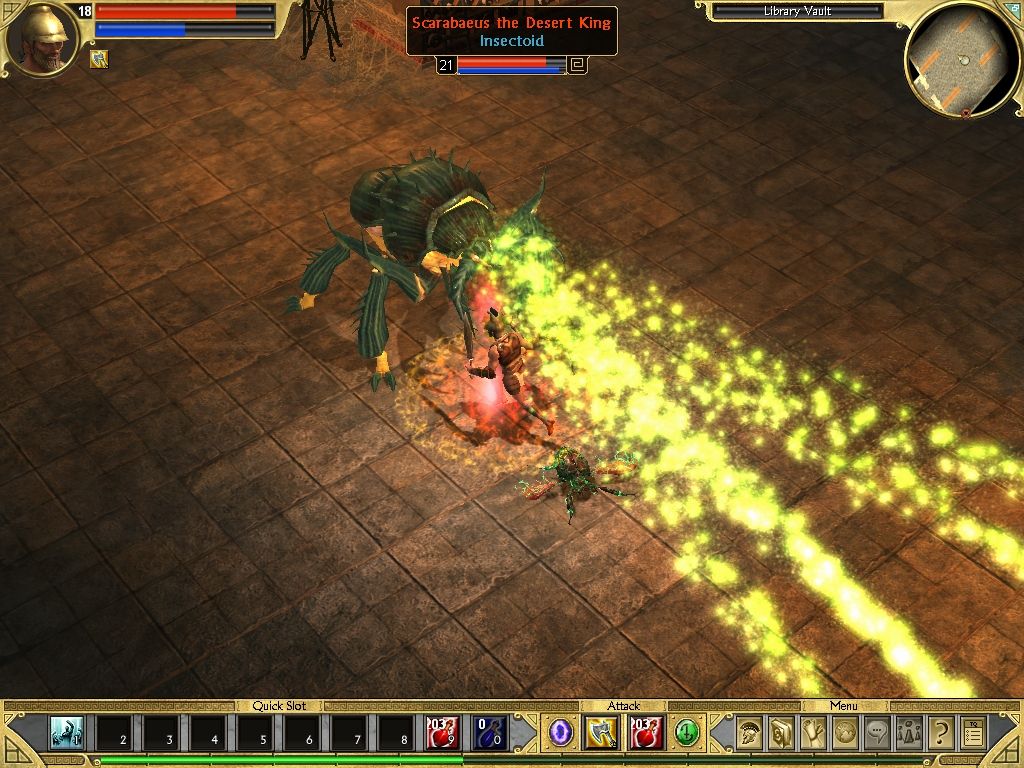Use the red health potion quick slot

pos(443,733)
